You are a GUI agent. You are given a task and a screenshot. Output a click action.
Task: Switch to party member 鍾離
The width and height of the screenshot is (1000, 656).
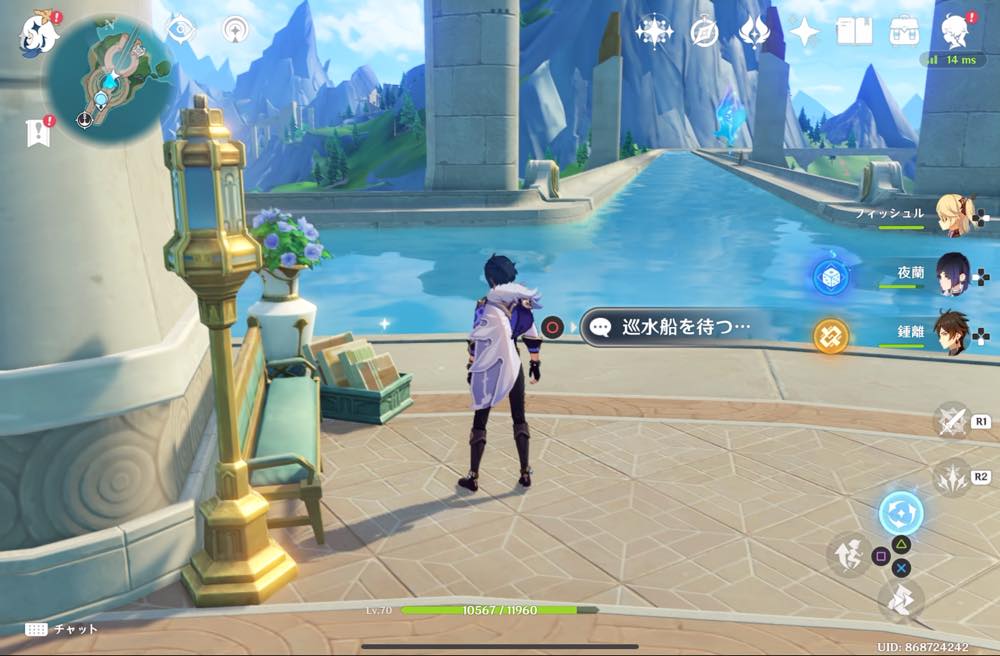point(950,332)
